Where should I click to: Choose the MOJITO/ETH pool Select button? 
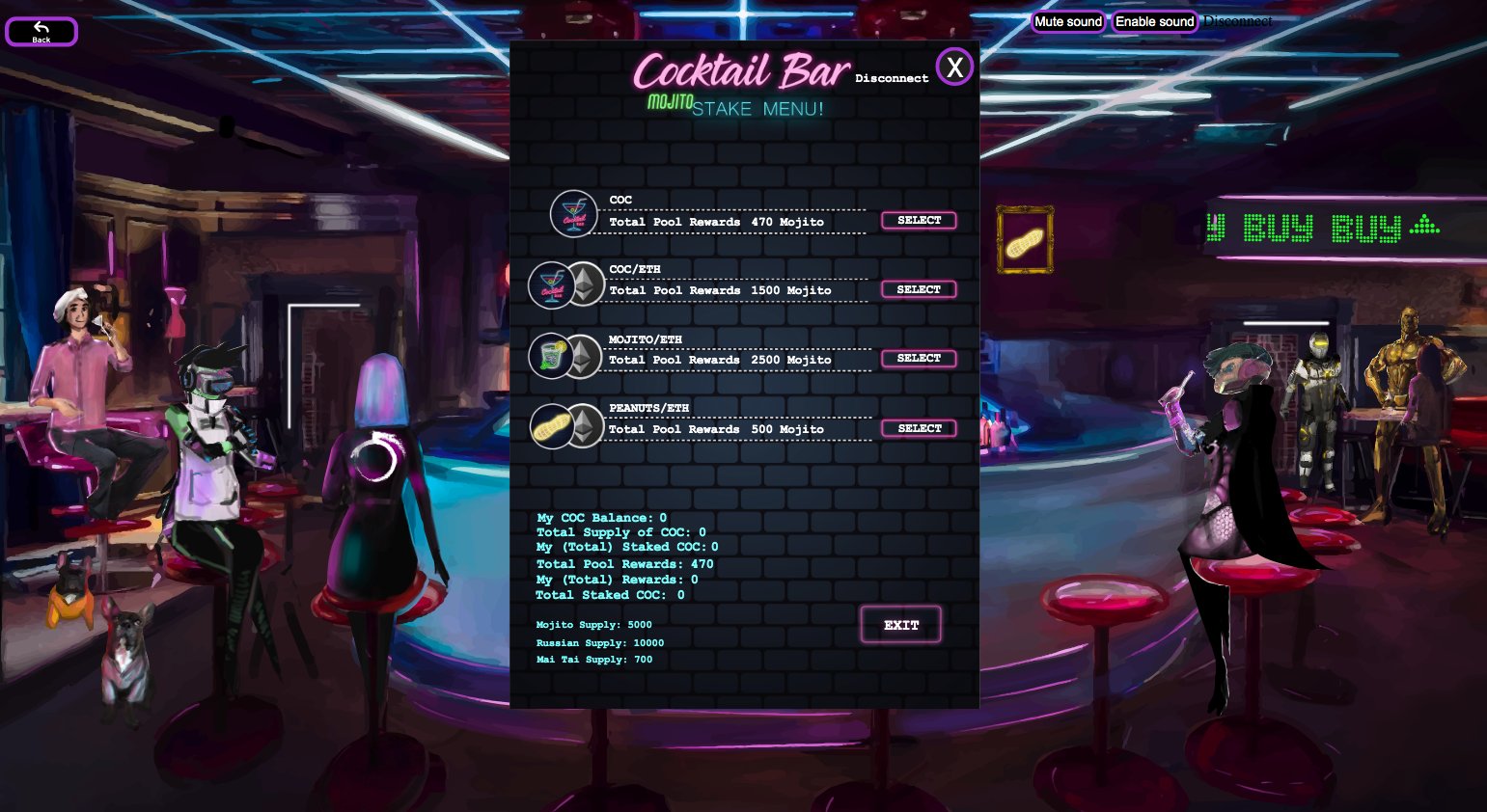pyautogui.click(x=919, y=359)
